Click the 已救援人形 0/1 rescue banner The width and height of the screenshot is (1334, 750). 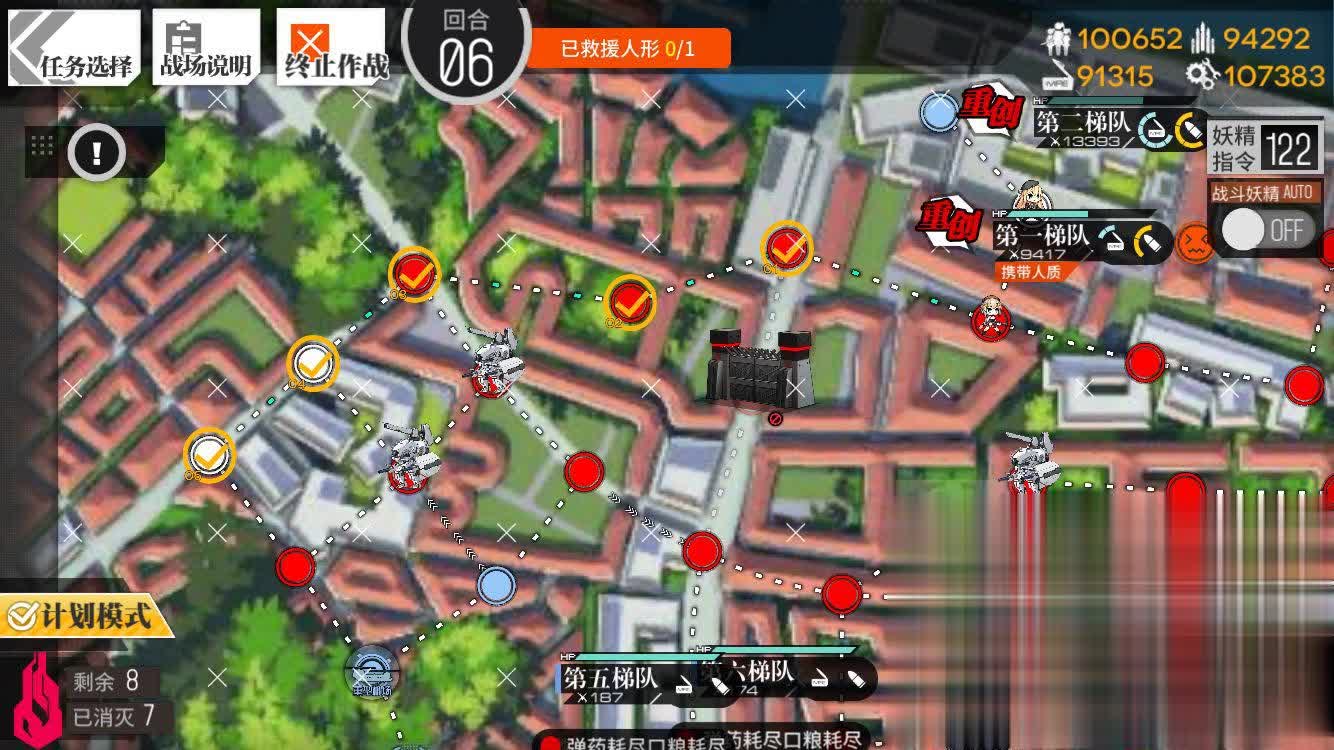[x=628, y=45]
